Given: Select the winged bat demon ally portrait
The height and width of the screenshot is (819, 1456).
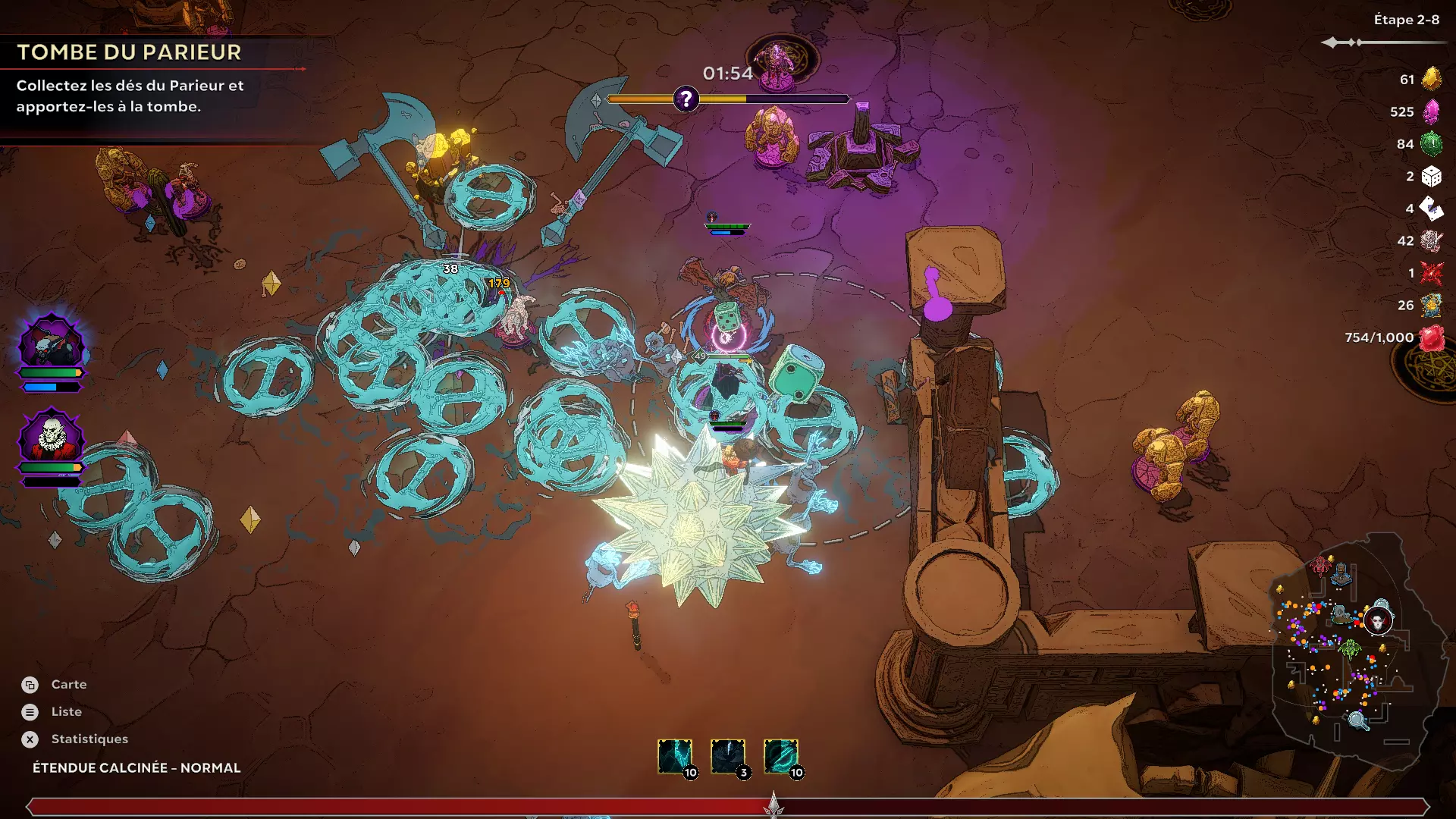Looking at the screenshot, I should tap(52, 344).
